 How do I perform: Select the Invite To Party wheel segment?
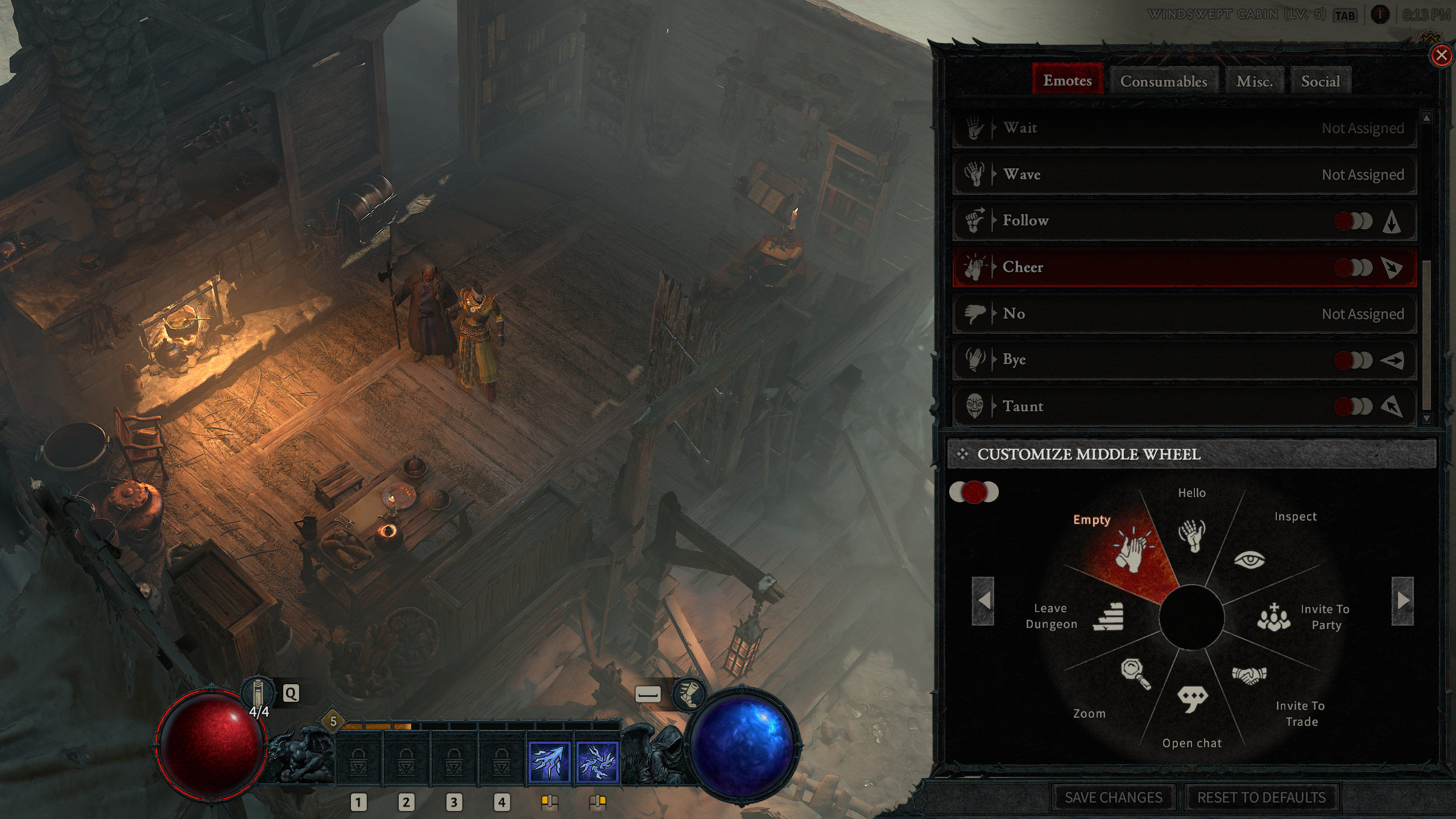point(1274,618)
